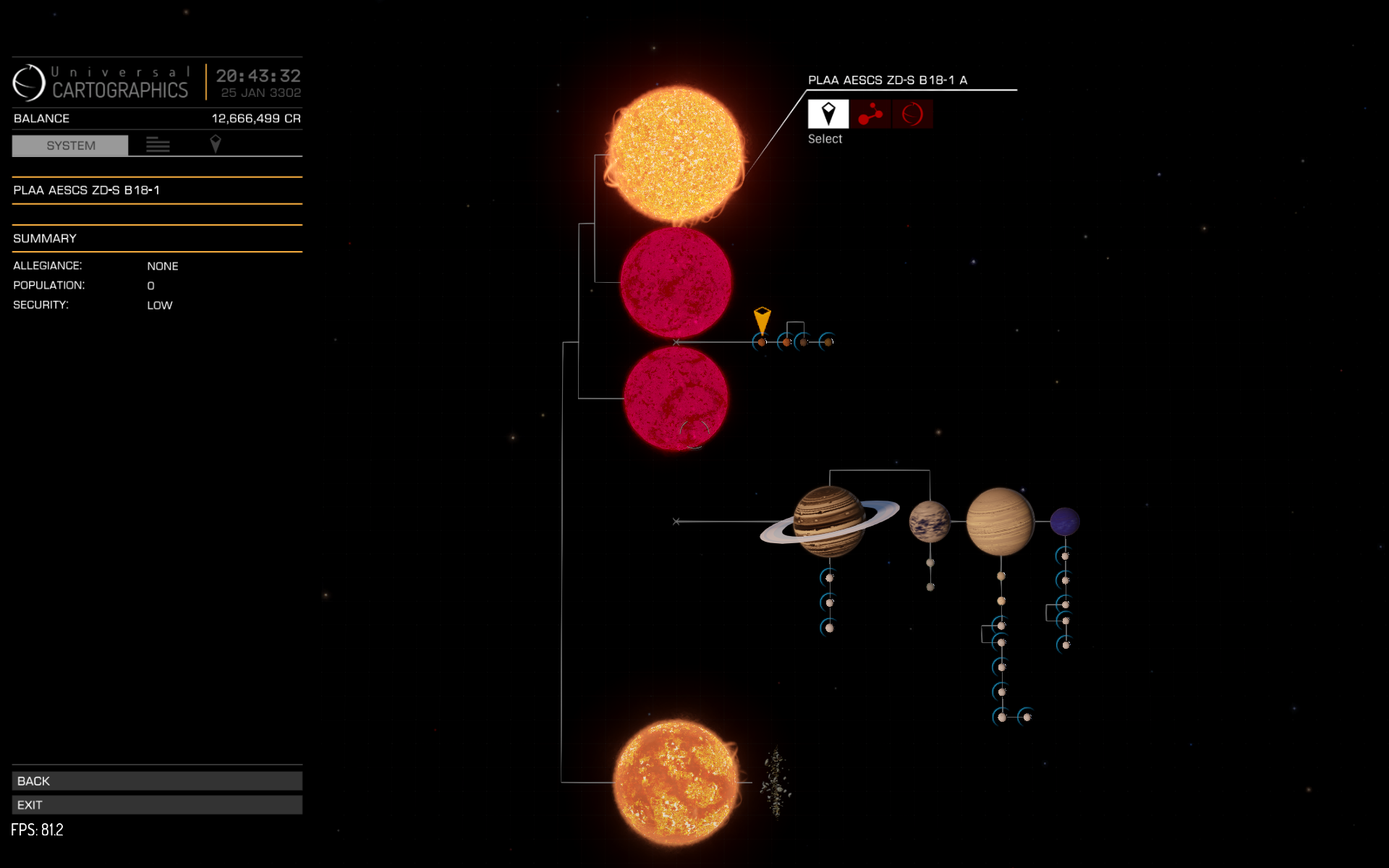The width and height of the screenshot is (1389, 868).
Task: Choose EXIT to leave the system map
Action: click(157, 804)
